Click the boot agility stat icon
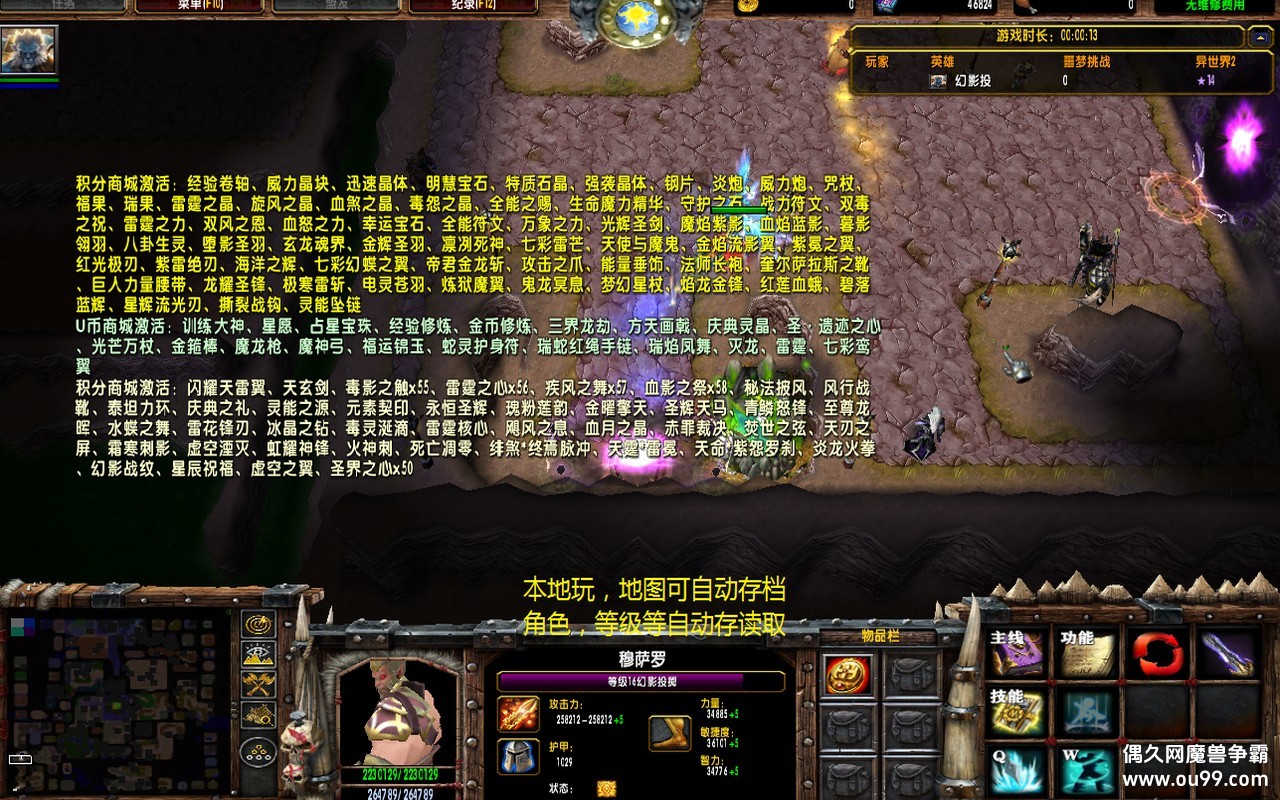1280x800 pixels. coord(668,731)
